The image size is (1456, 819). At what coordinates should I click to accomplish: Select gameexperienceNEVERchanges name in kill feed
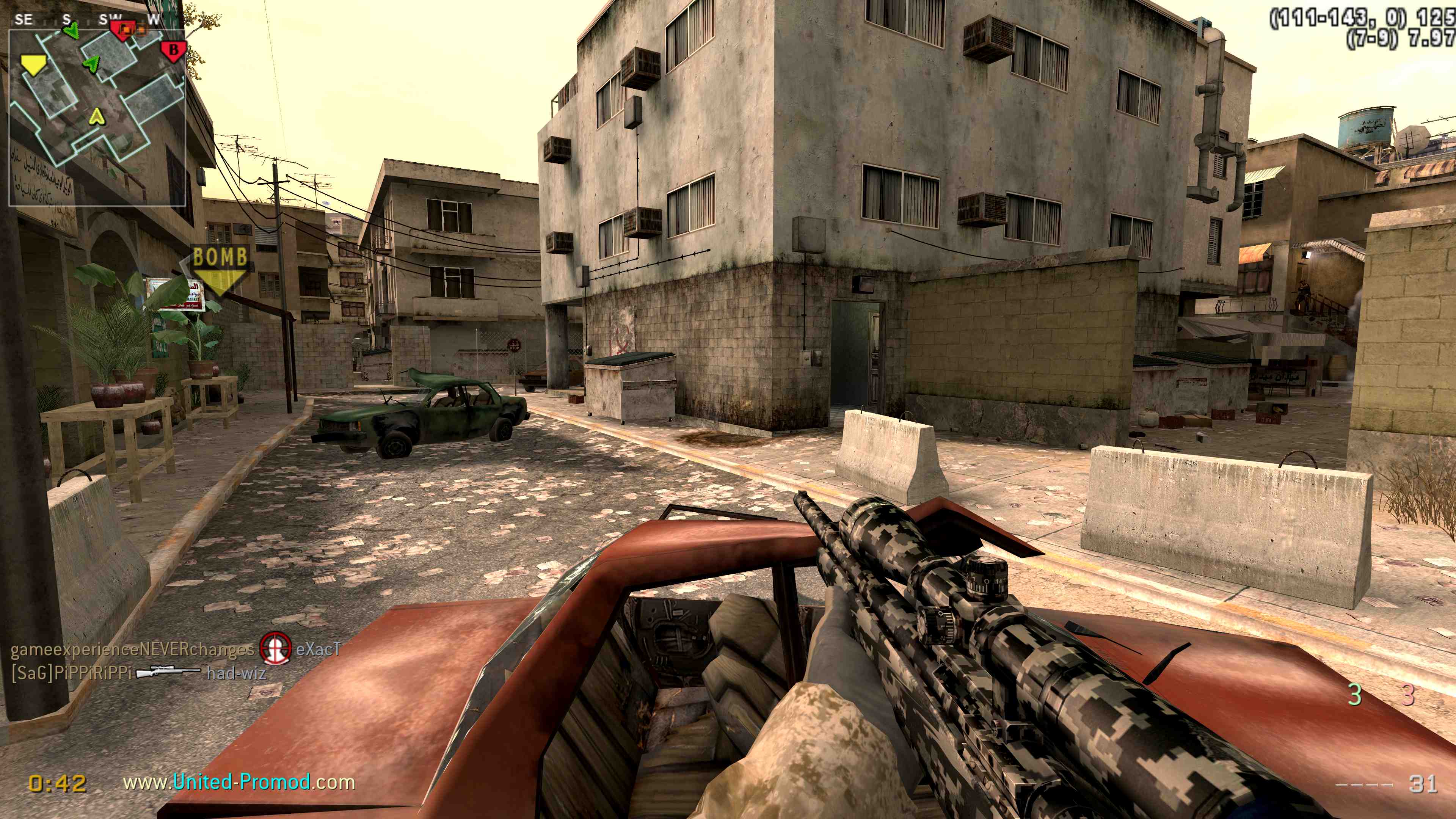point(132,649)
